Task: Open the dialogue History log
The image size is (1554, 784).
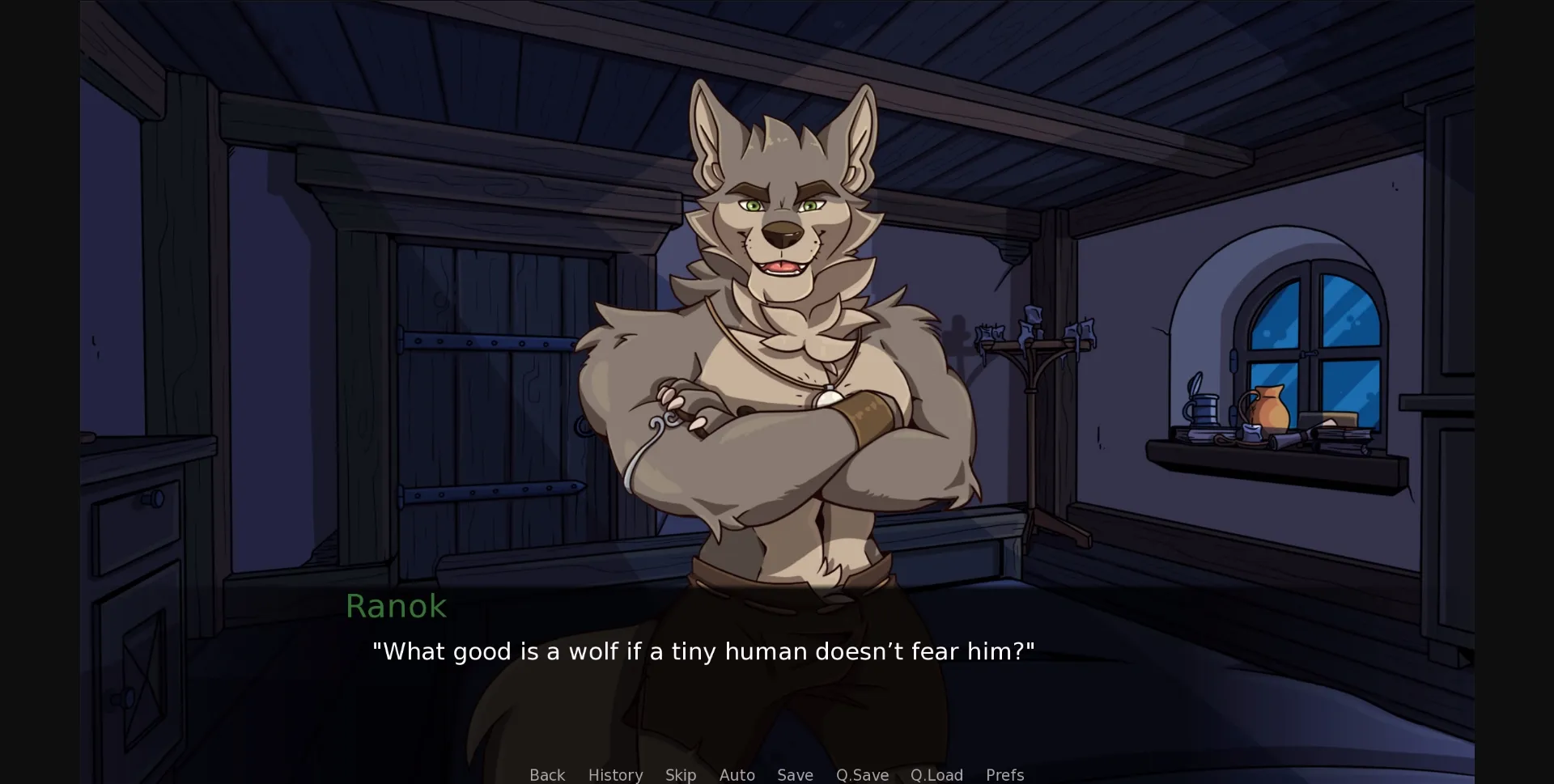Action: [615, 775]
